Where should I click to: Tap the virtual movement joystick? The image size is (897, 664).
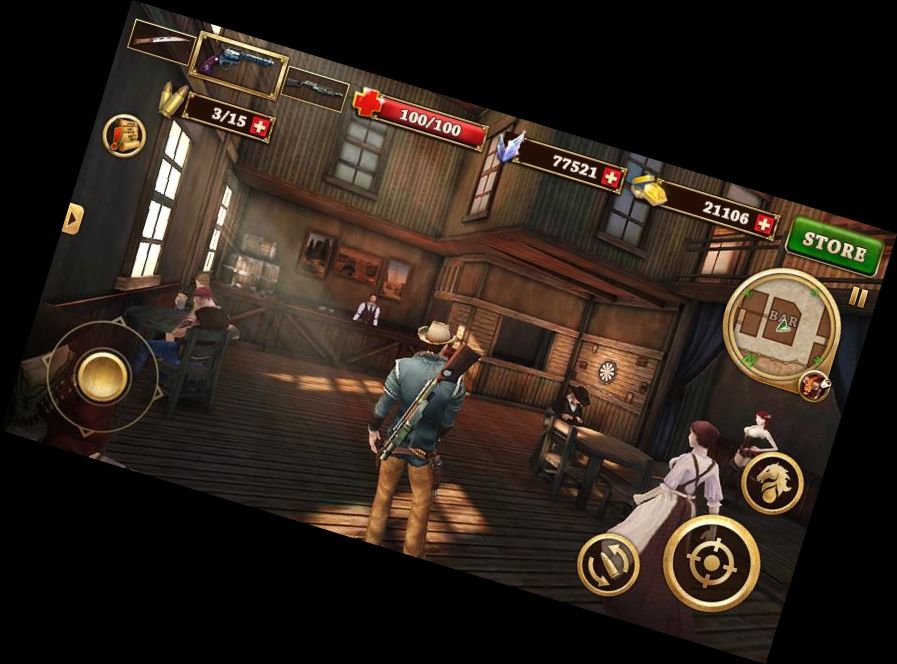[x=102, y=376]
